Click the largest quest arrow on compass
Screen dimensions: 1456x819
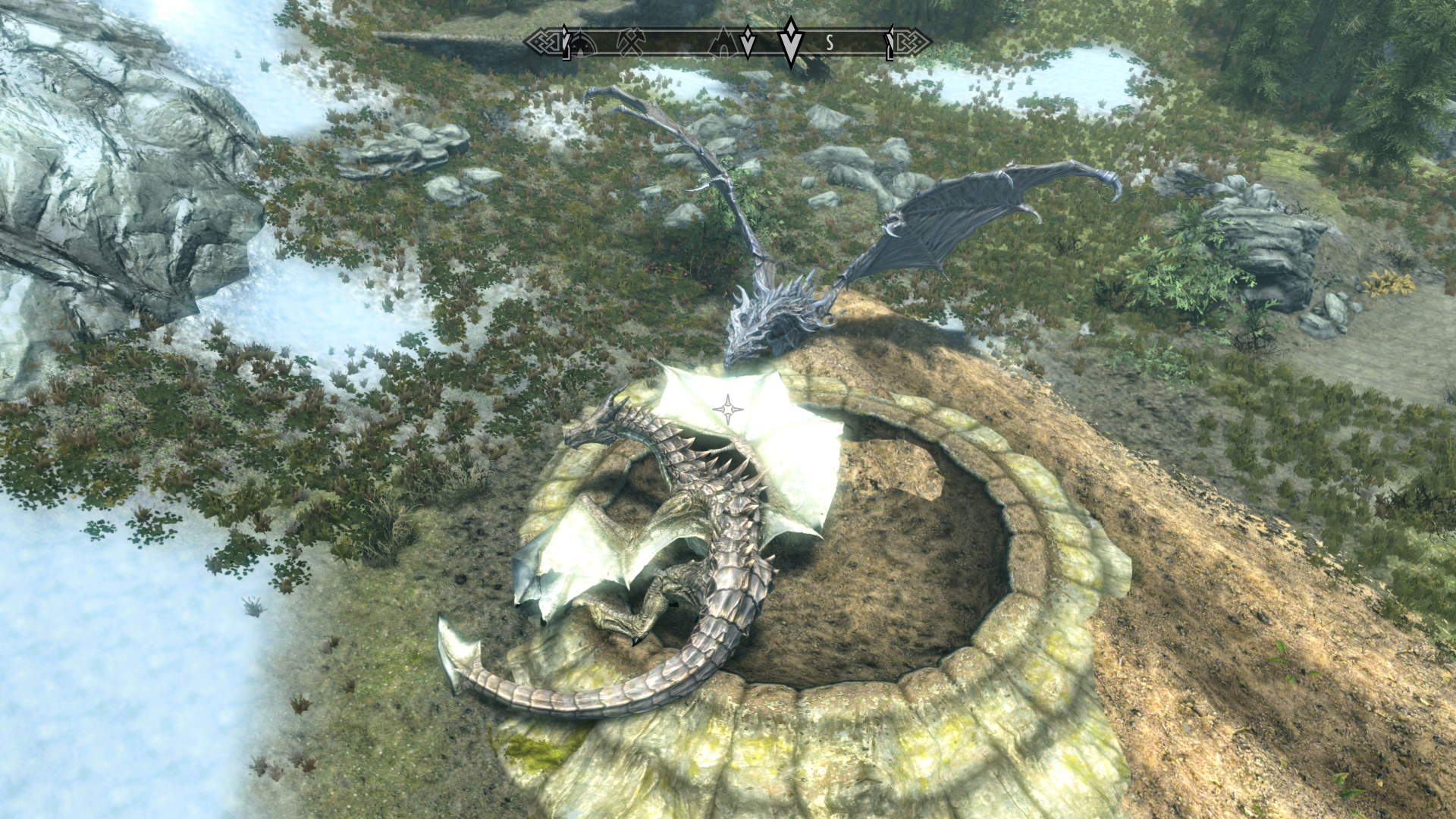(x=791, y=41)
